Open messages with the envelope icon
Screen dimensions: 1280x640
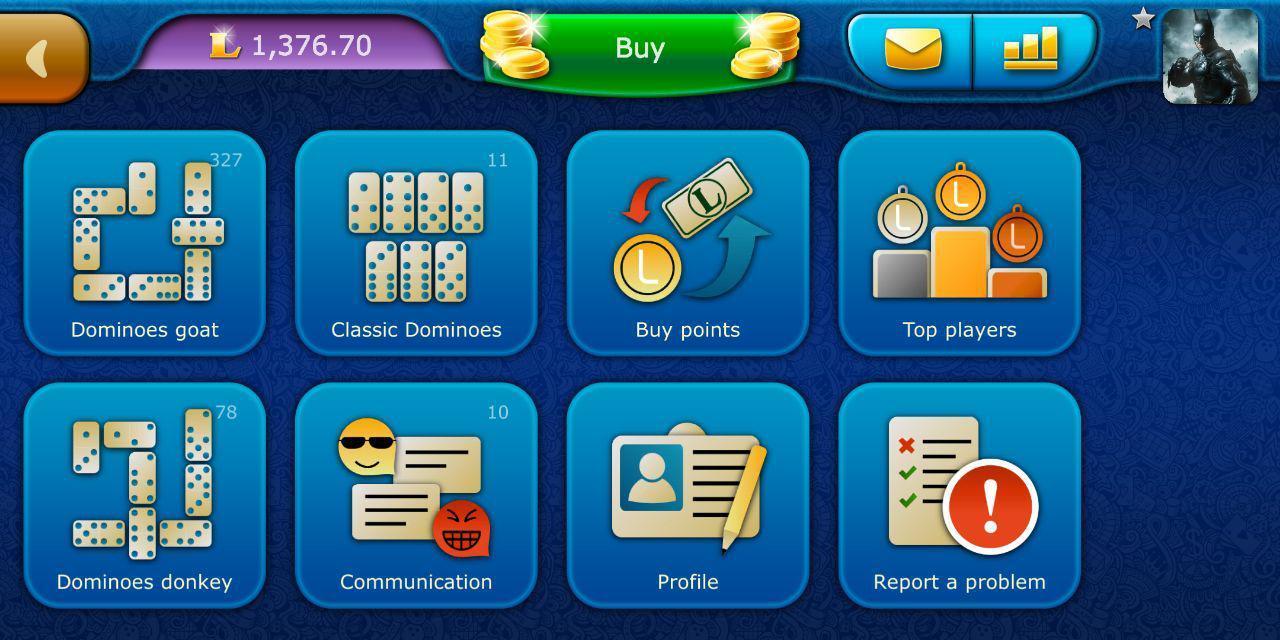912,48
